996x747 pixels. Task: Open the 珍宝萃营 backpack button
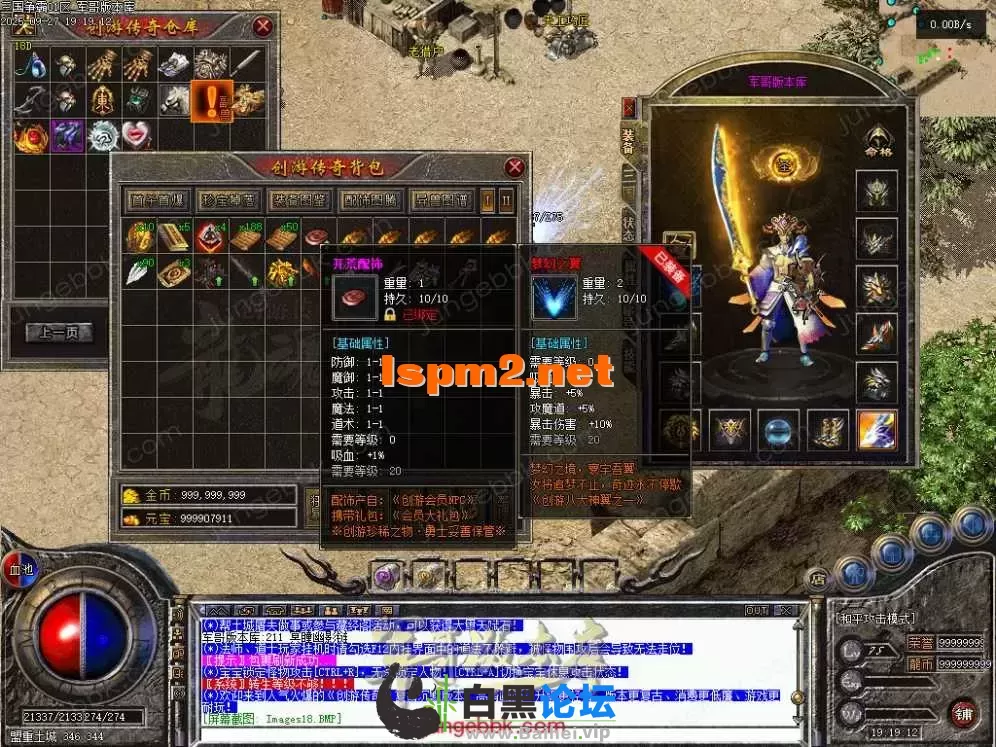(227, 200)
